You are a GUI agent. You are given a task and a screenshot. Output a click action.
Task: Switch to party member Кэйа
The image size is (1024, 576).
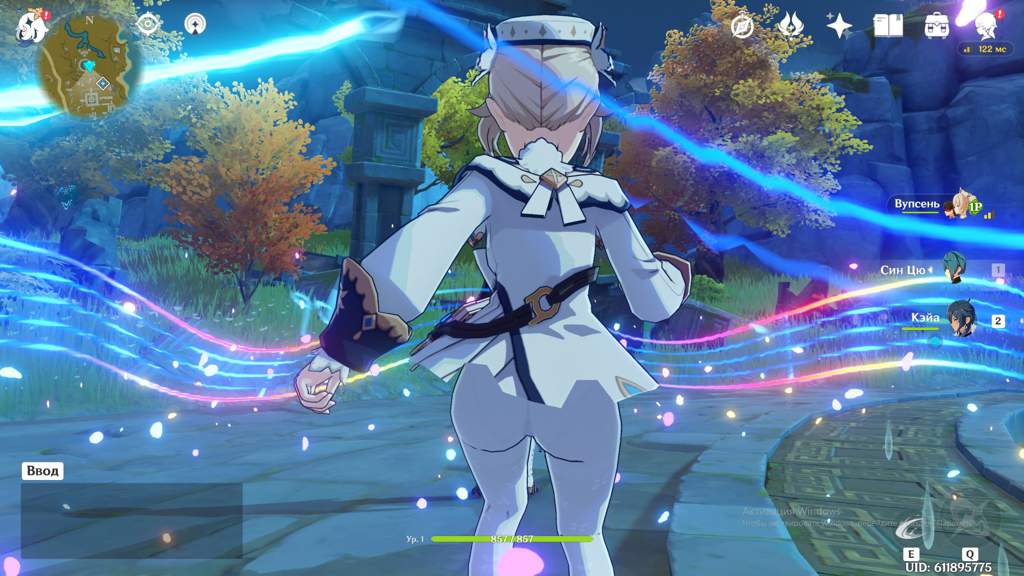pos(958,319)
